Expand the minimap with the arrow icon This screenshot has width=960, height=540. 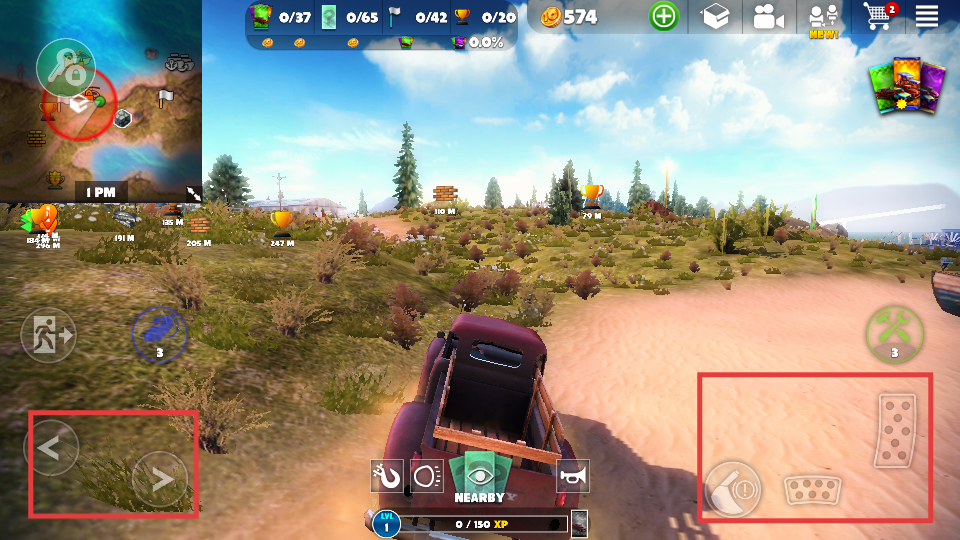click(x=193, y=192)
